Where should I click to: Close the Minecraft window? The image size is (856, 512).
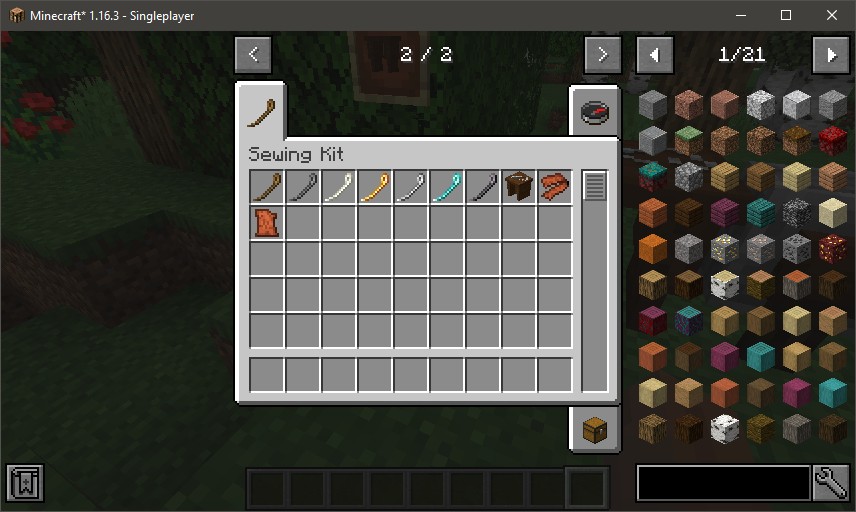(832, 15)
